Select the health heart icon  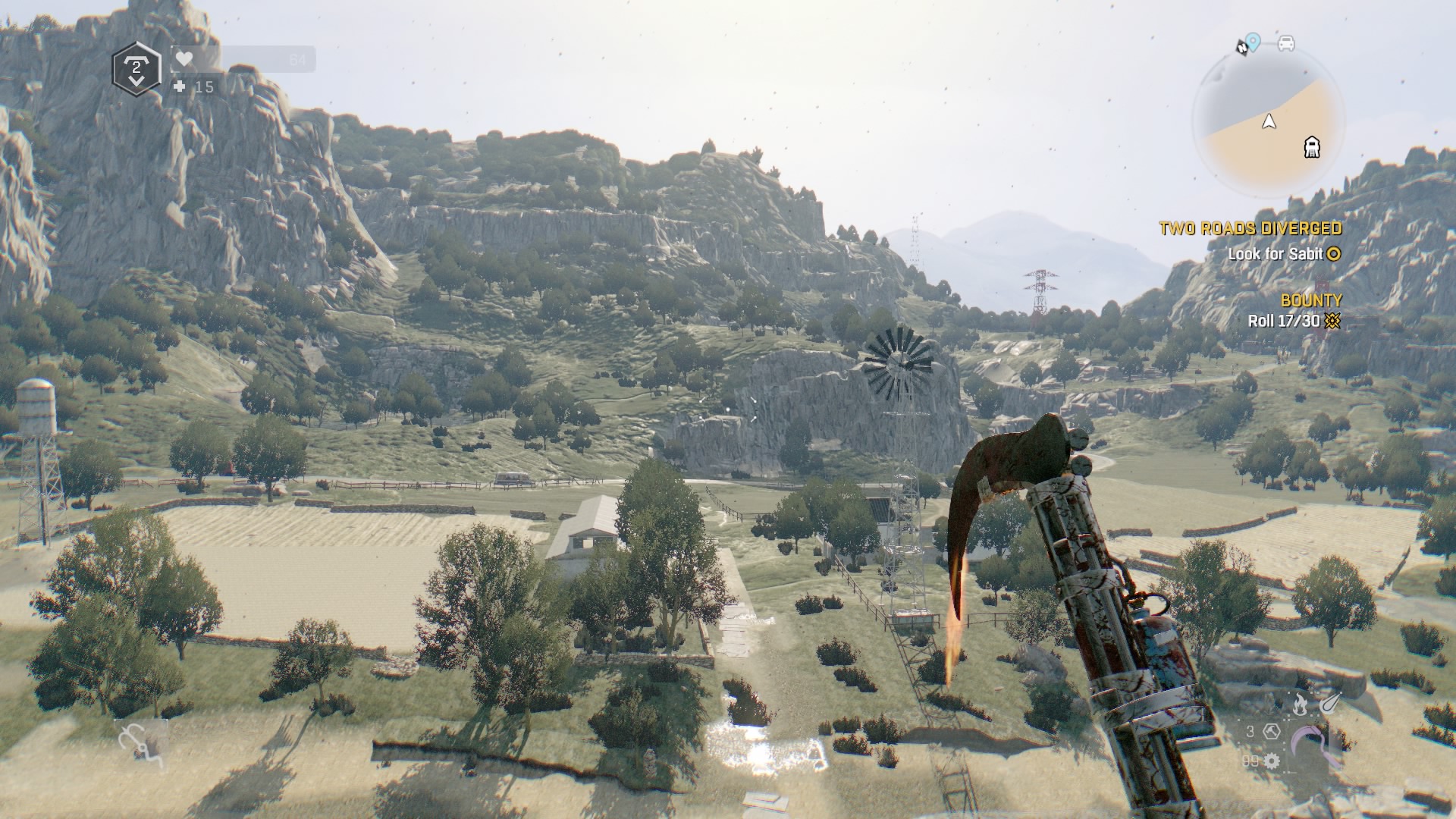[185, 59]
